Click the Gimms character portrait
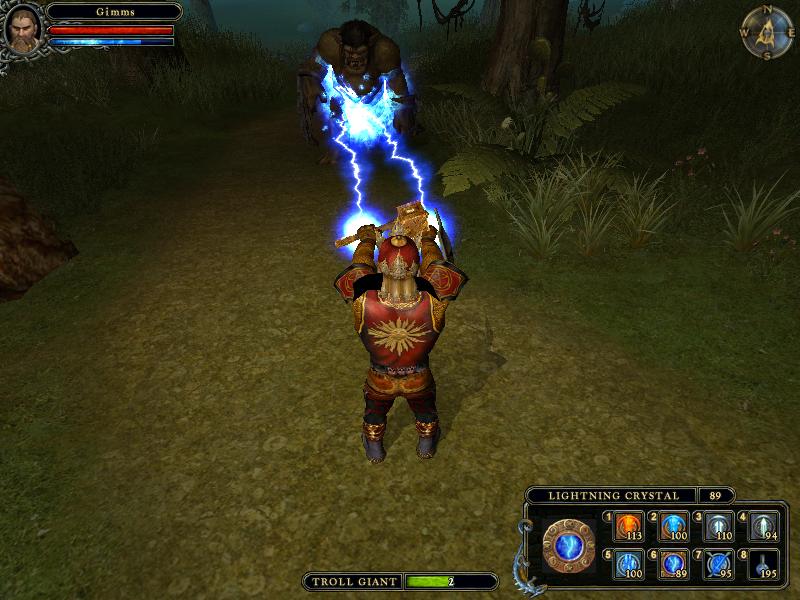800x600 pixels. pos(22,27)
